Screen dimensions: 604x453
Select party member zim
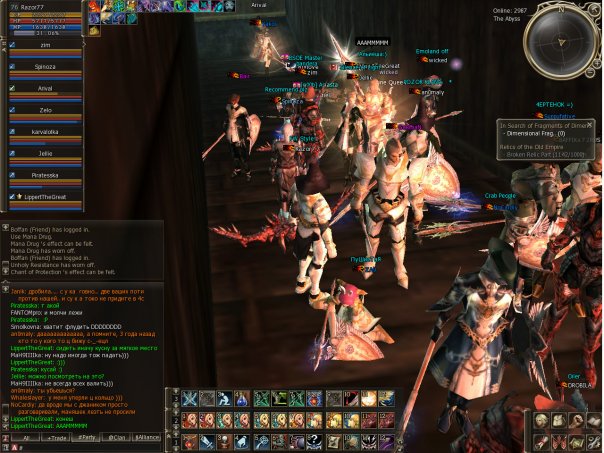pos(44,46)
